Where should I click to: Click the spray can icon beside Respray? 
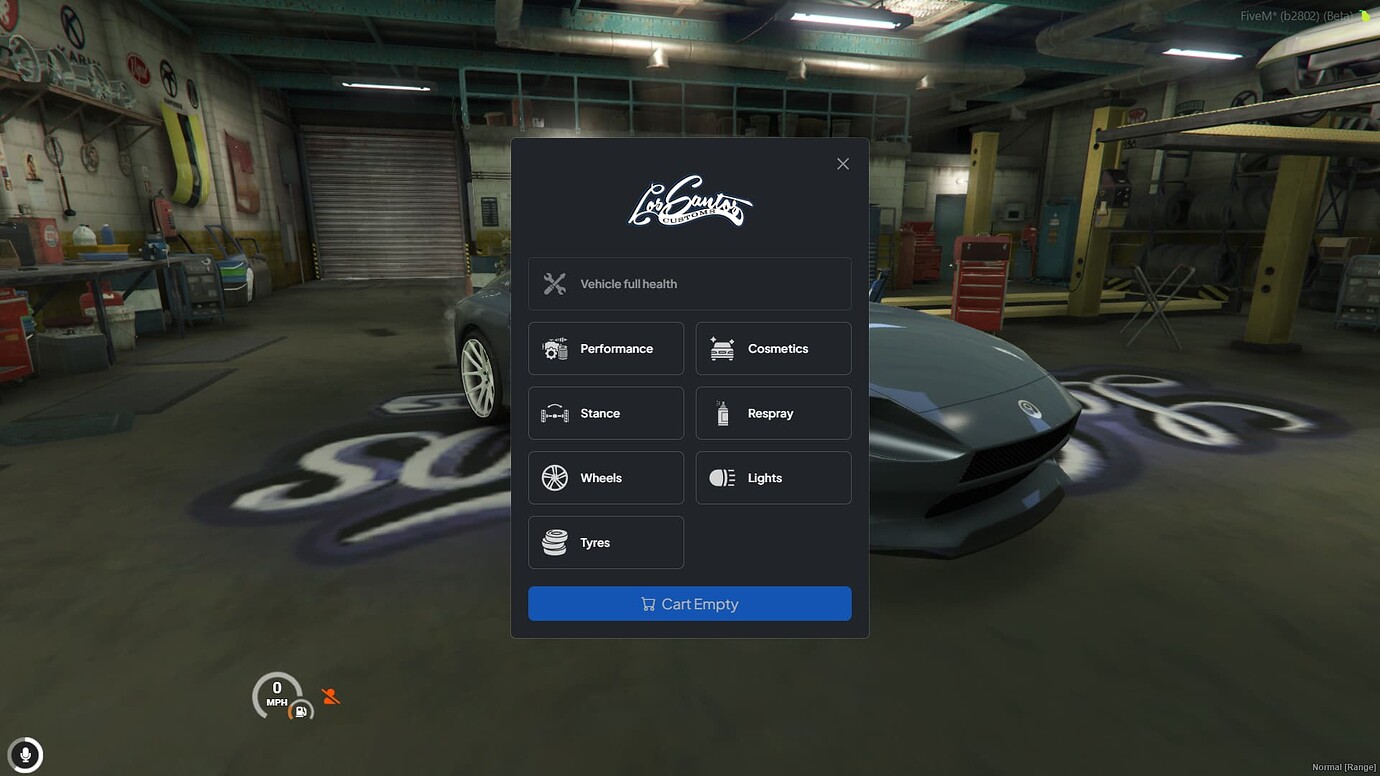coord(722,413)
